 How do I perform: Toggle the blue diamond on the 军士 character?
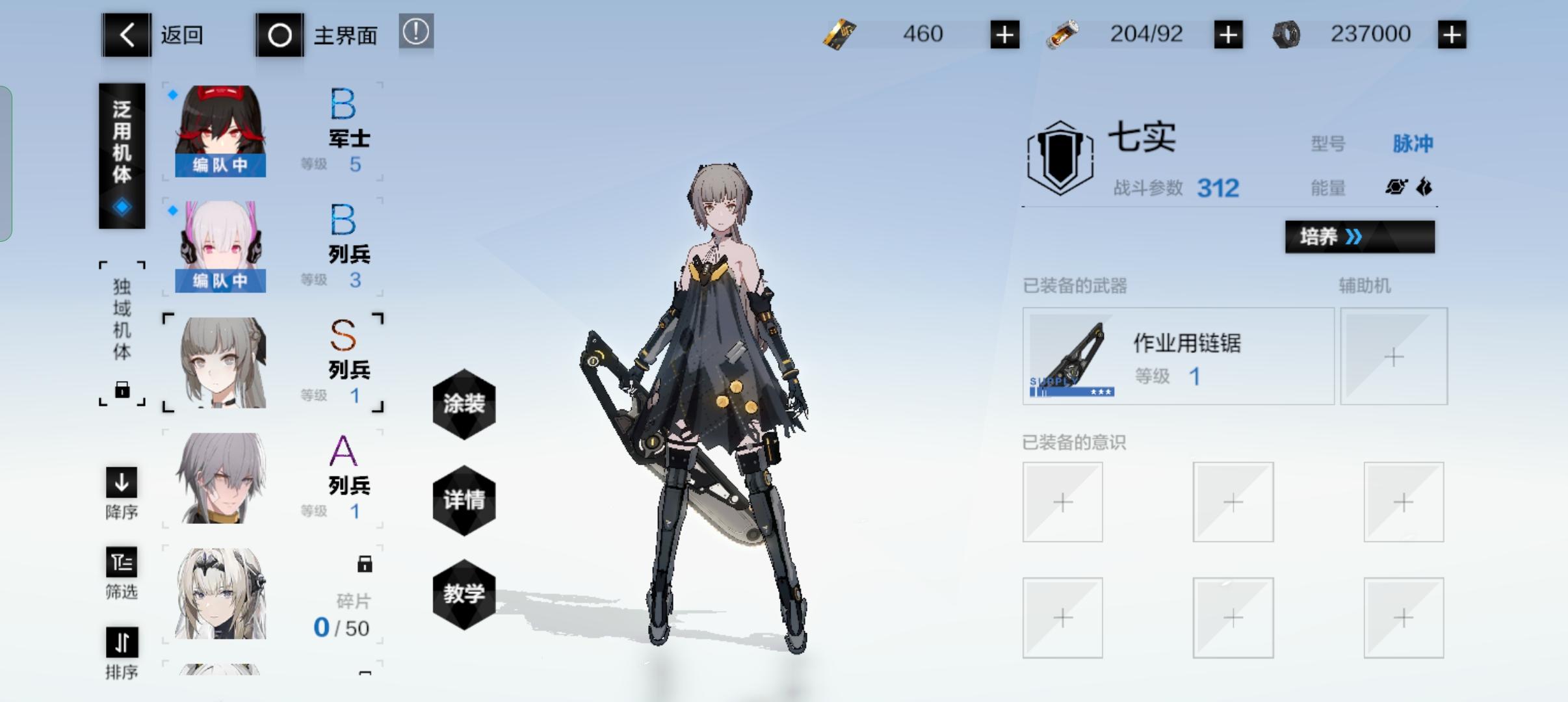tap(172, 94)
